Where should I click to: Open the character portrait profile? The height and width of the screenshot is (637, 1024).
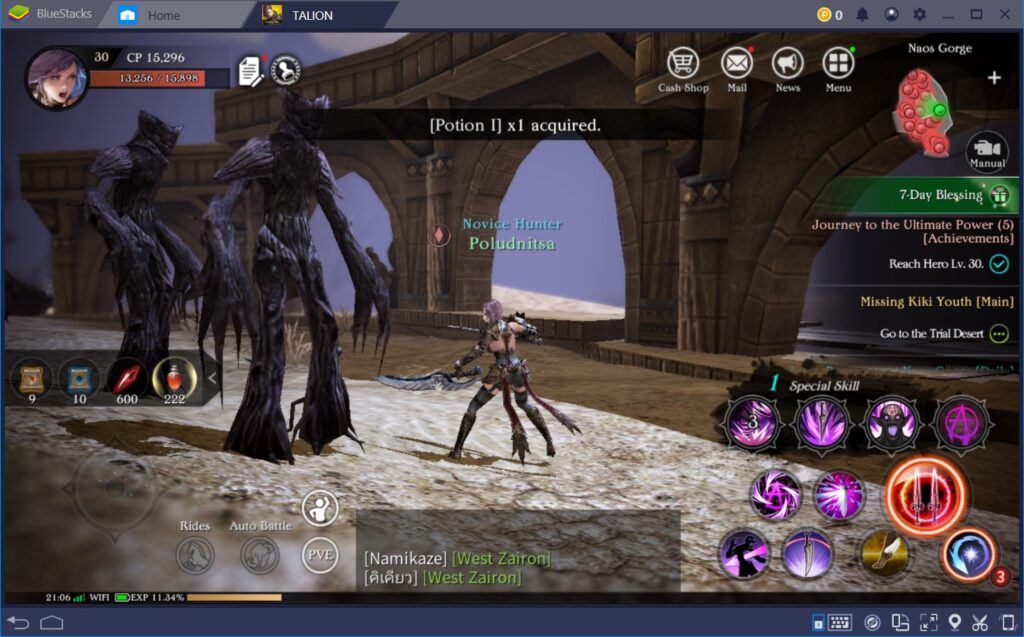pyautogui.click(x=56, y=77)
